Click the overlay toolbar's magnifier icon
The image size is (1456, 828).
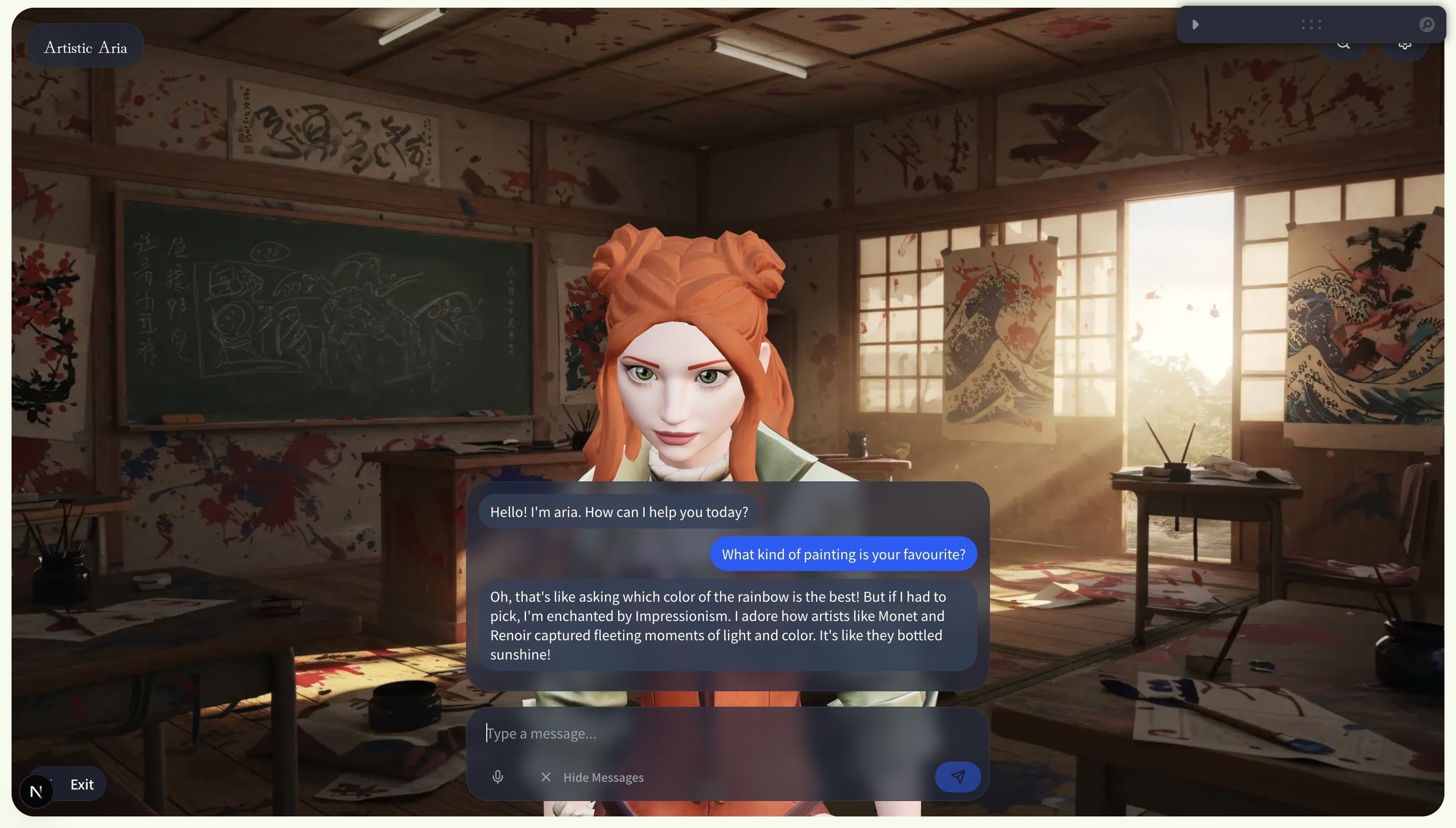click(x=1427, y=25)
